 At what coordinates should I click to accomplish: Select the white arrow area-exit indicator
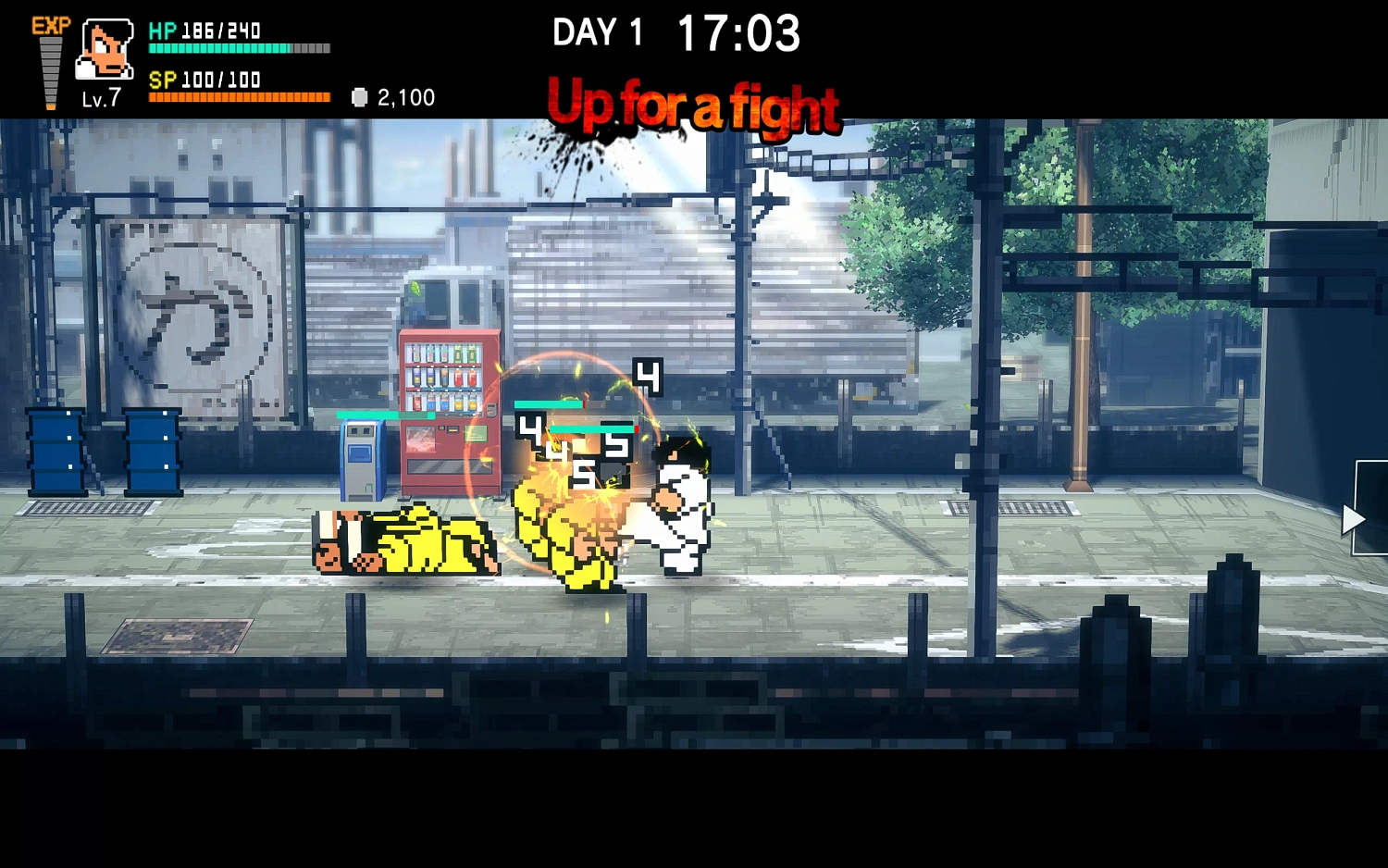tap(1353, 519)
